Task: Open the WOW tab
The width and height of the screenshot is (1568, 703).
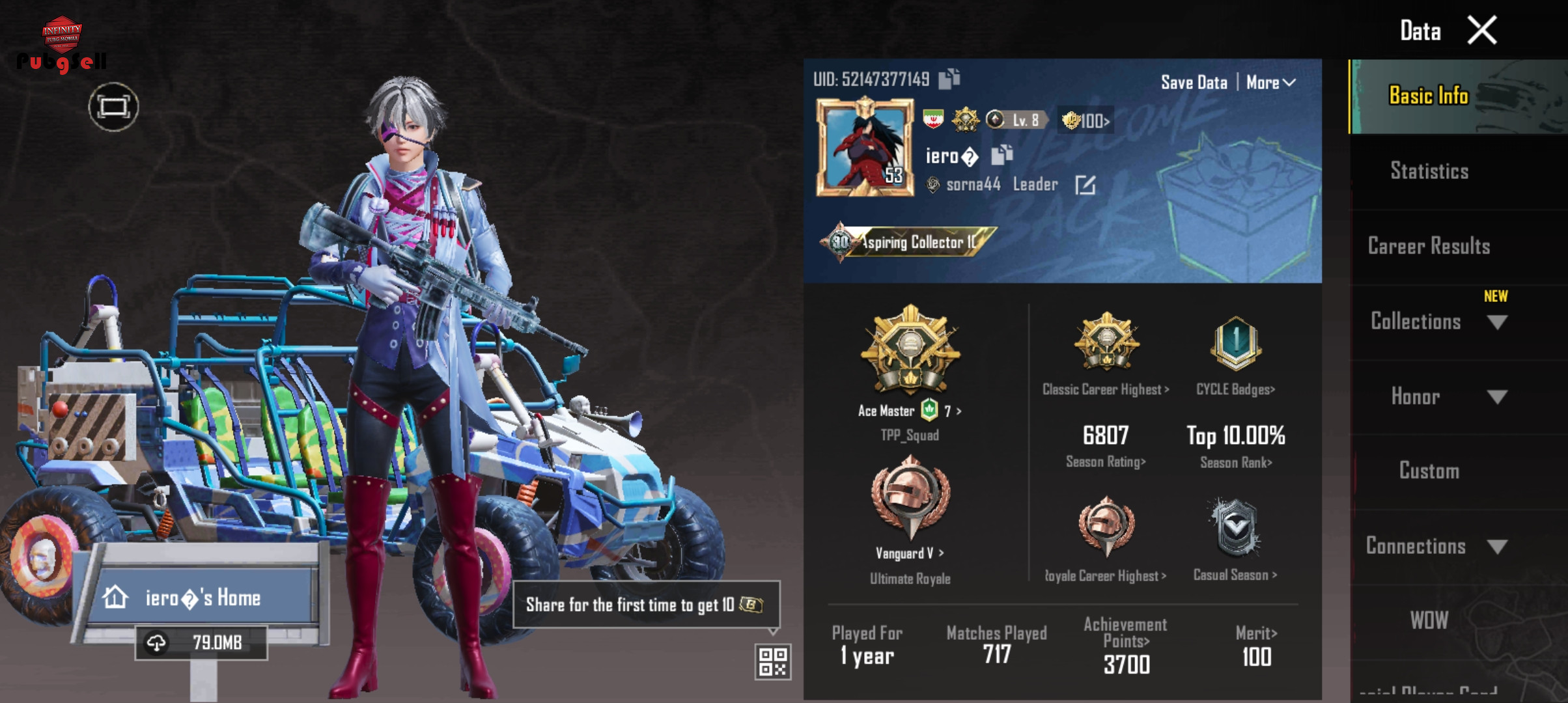Action: pyautogui.click(x=1429, y=620)
